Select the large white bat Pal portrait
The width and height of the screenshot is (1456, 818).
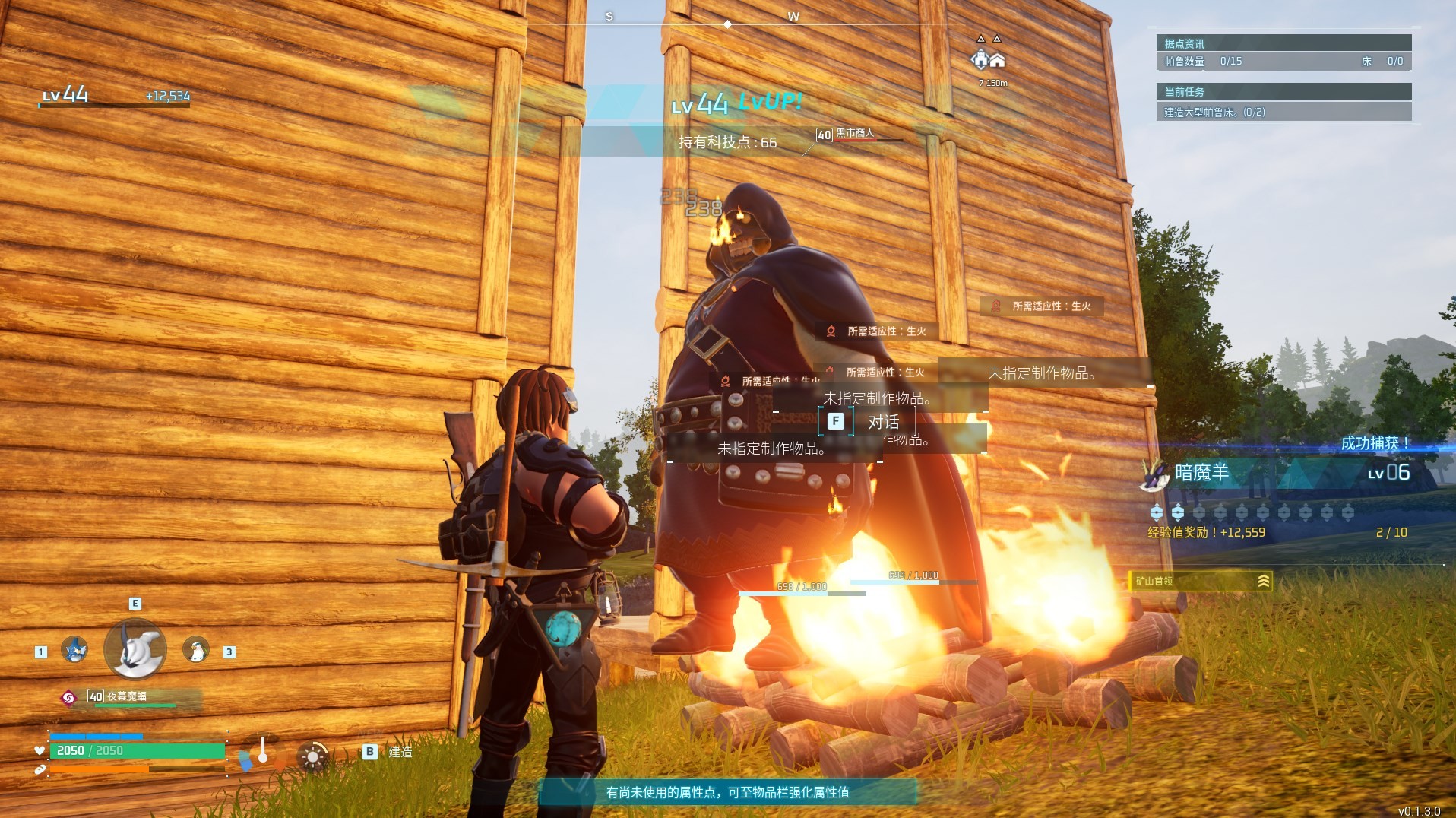135,649
